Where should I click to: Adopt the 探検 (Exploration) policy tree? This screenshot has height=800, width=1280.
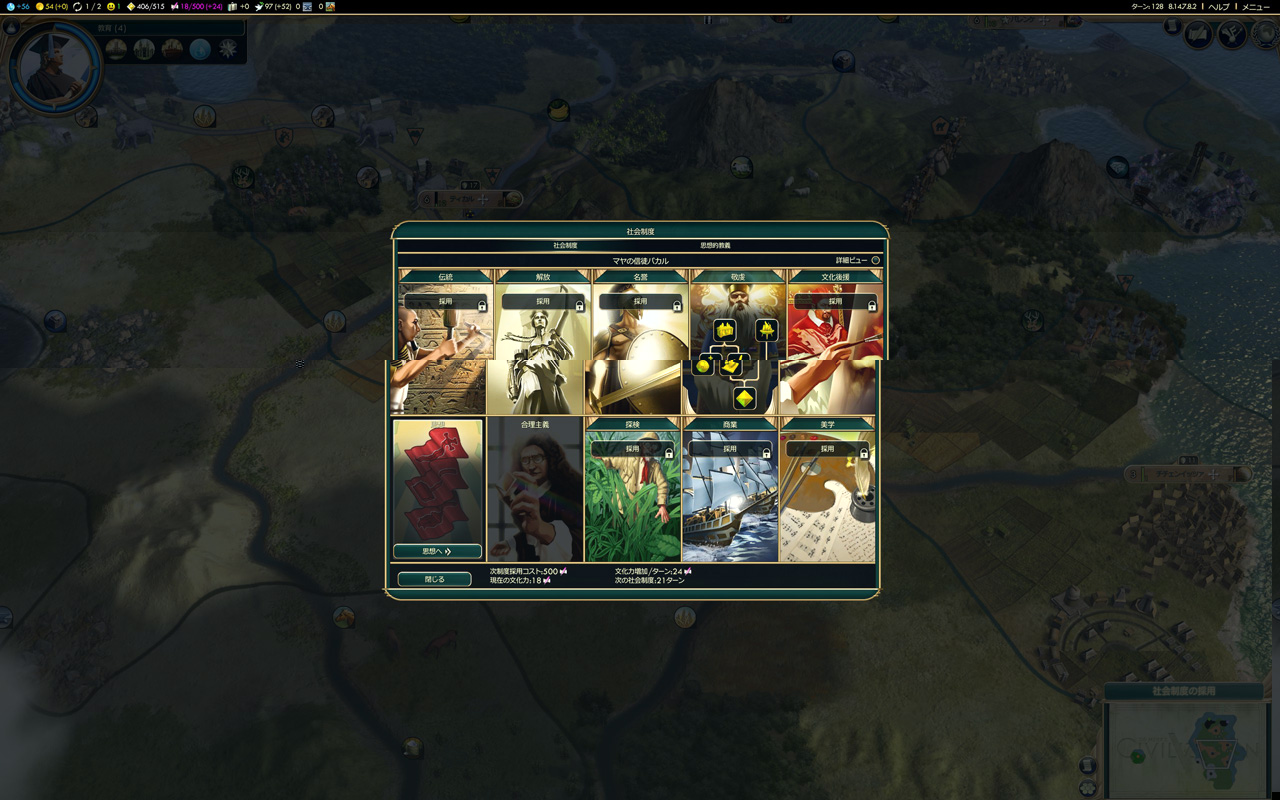pos(632,450)
